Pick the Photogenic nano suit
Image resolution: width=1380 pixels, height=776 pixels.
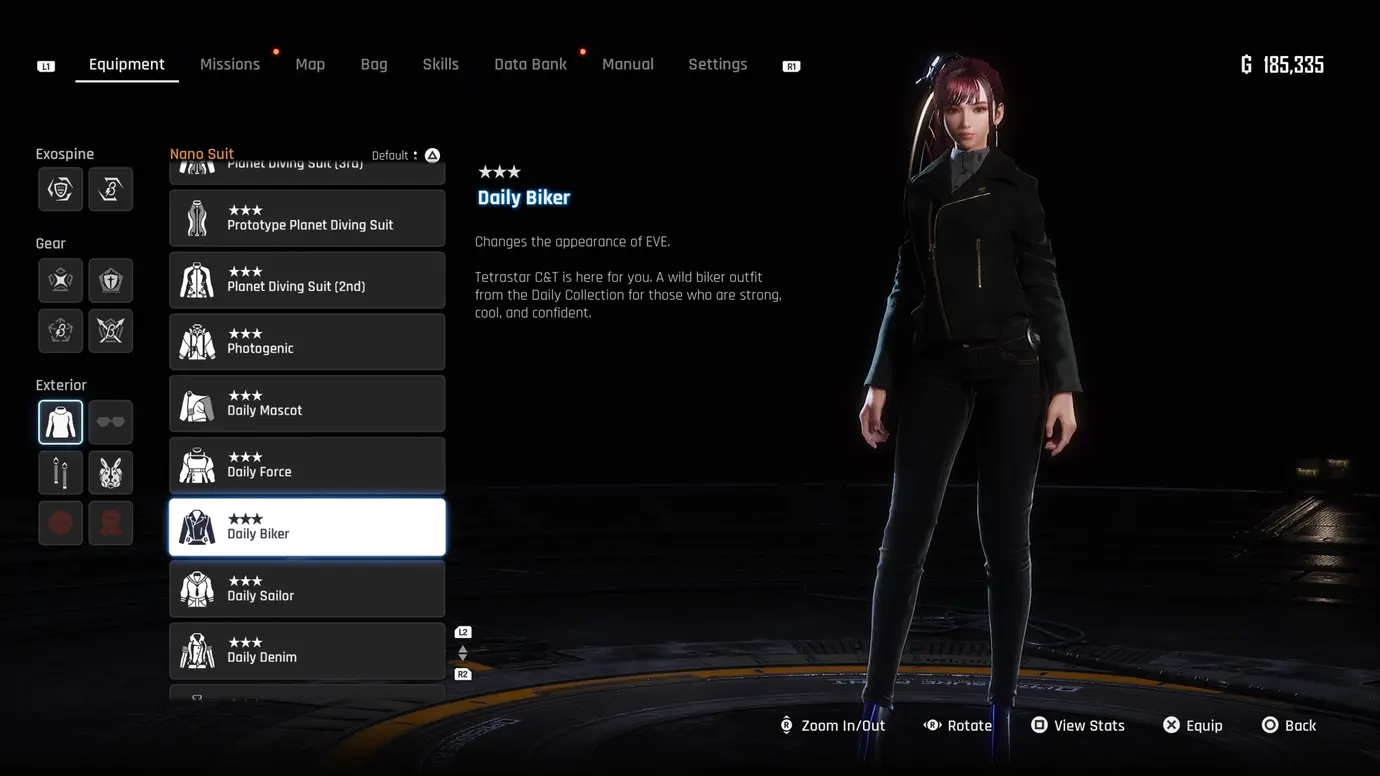pos(307,342)
